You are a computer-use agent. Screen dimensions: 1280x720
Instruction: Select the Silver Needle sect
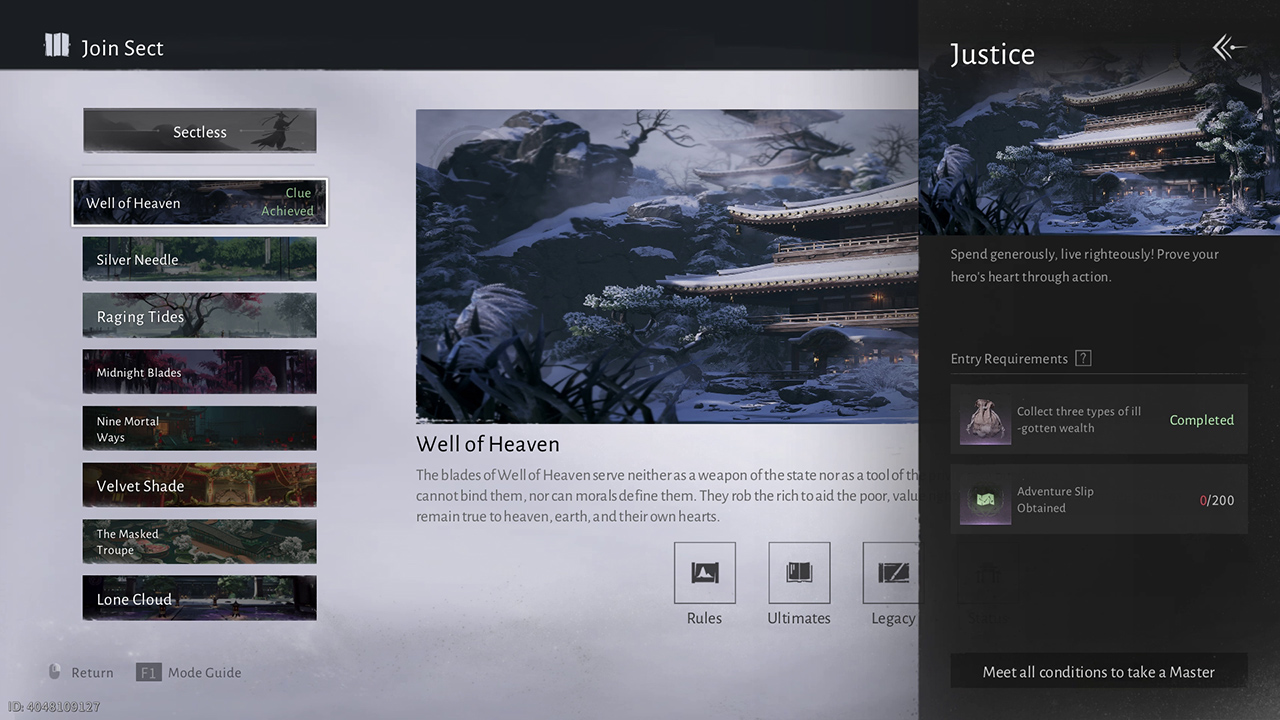[x=199, y=259]
